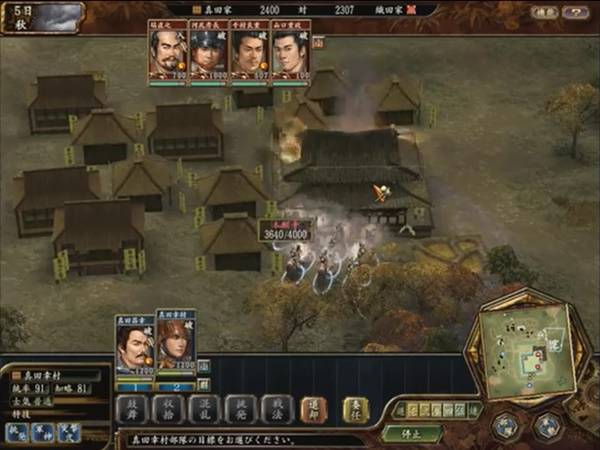Select the first blue special skill icon

point(18,431)
